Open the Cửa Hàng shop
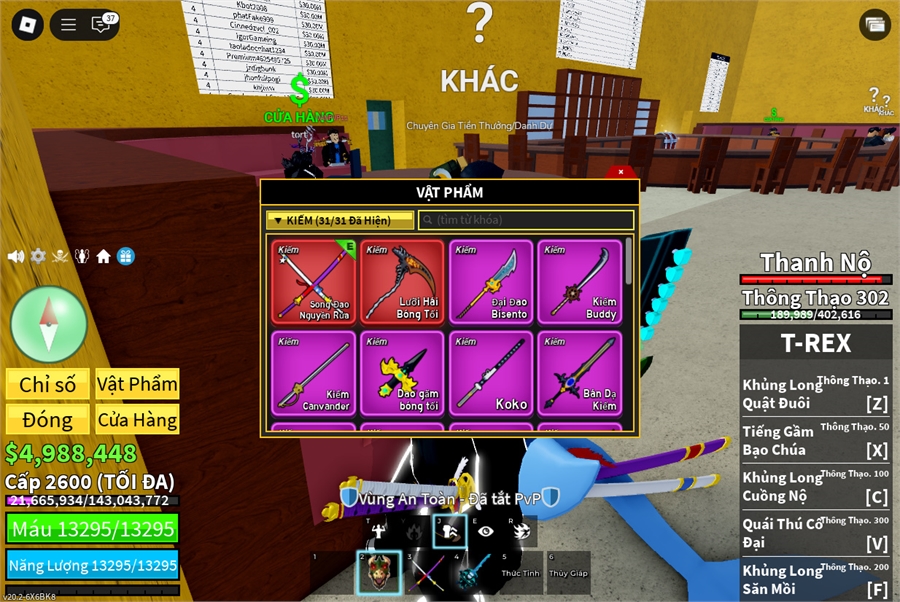Image resolution: width=900 pixels, height=602 pixels. [137, 420]
